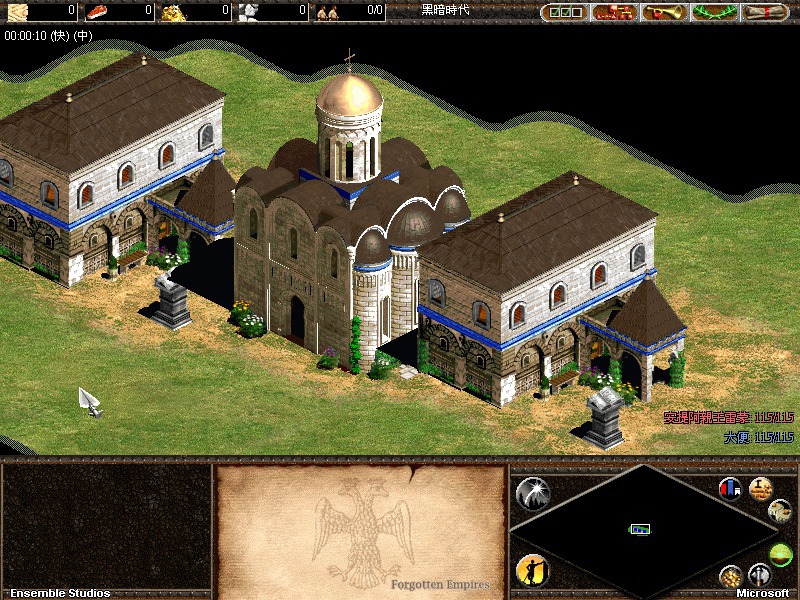Open the technology tree button
800x600 pixels.
[x=615, y=12]
